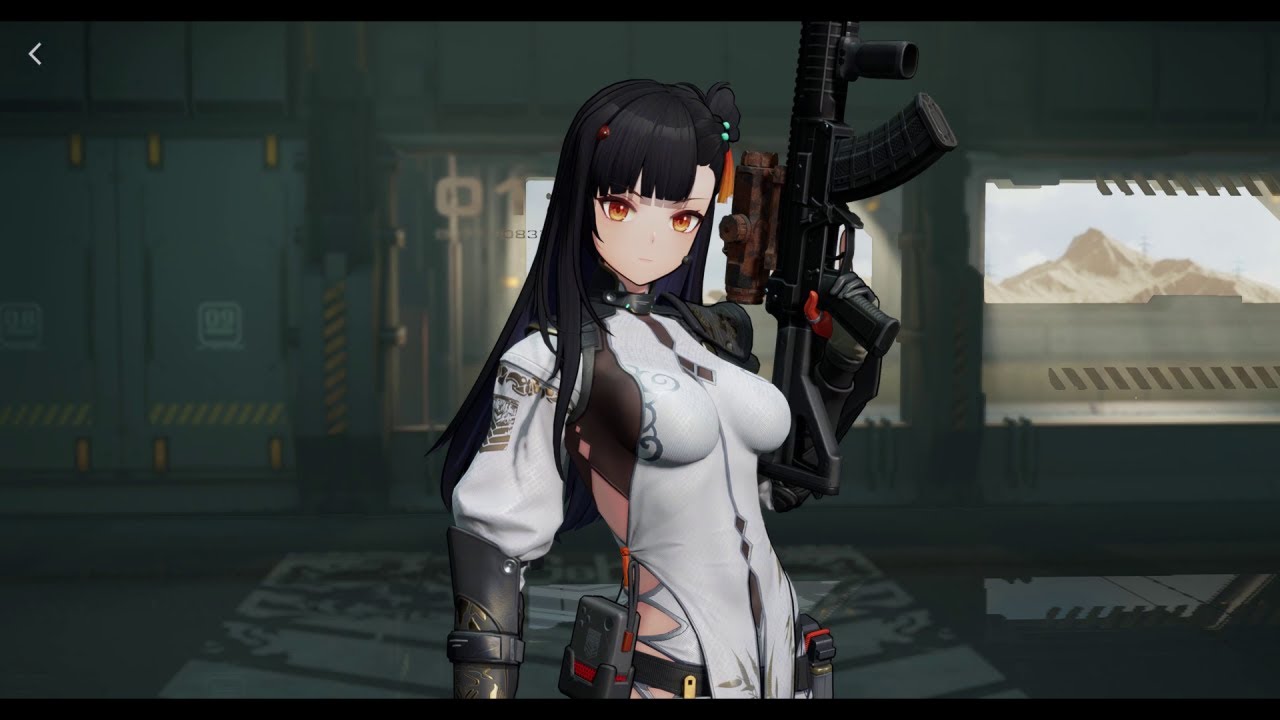
Task: Tap the mountain visible through the window
Action: 1090,250
